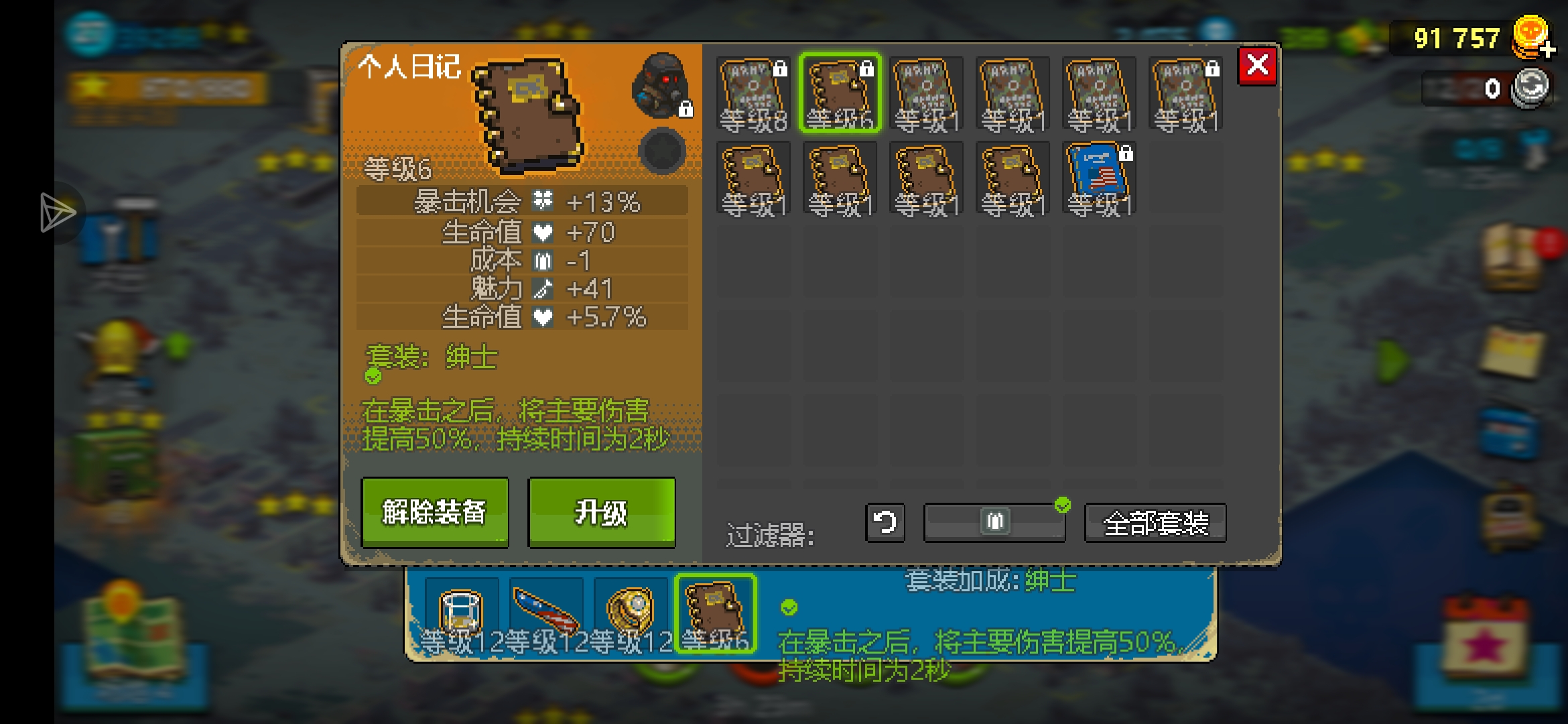The width and height of the screenshot is (1568, 724).
Task: Reset filters with the undo arrow button
Action: (885, 522)
